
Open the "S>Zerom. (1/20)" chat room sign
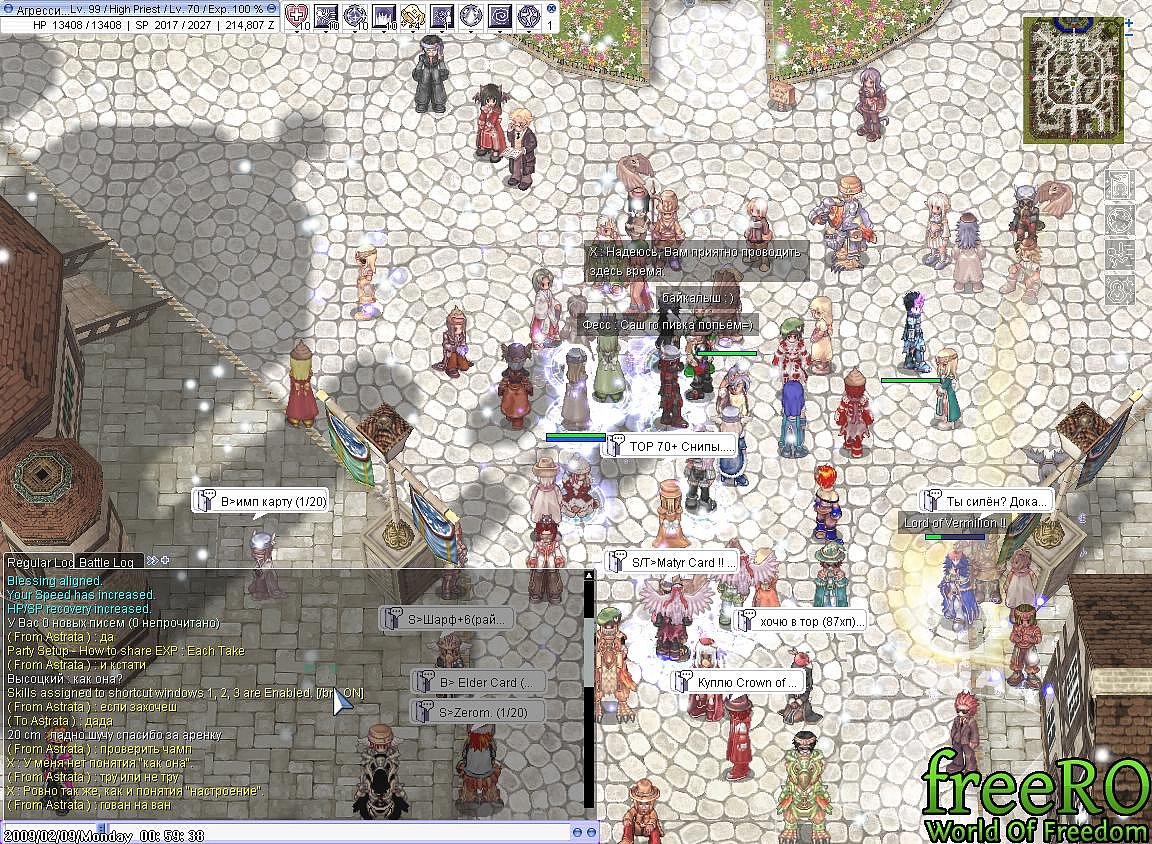pos(478,712)
